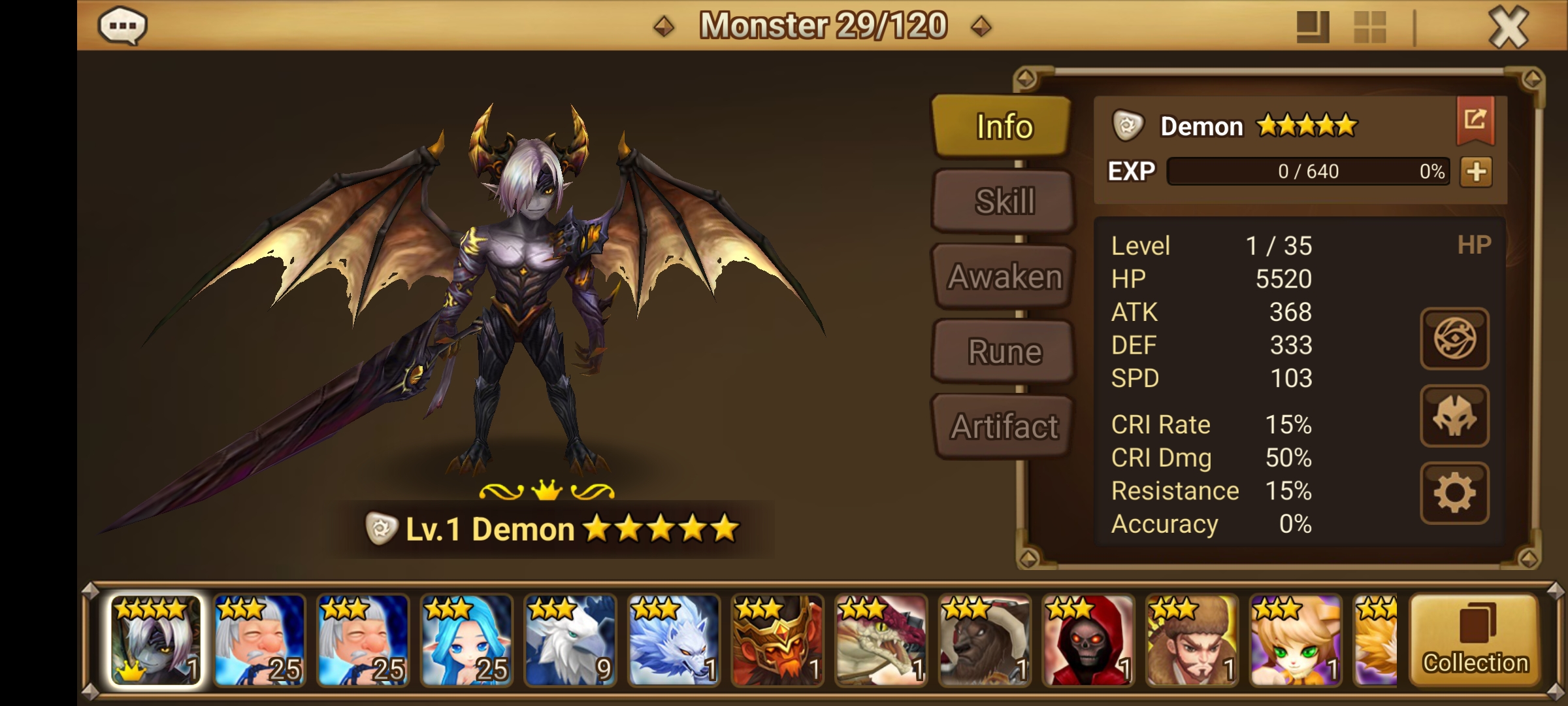The width and height of the screenshot is (1568, 706).
Task: Open the Rune panel
Action: 1002,351
